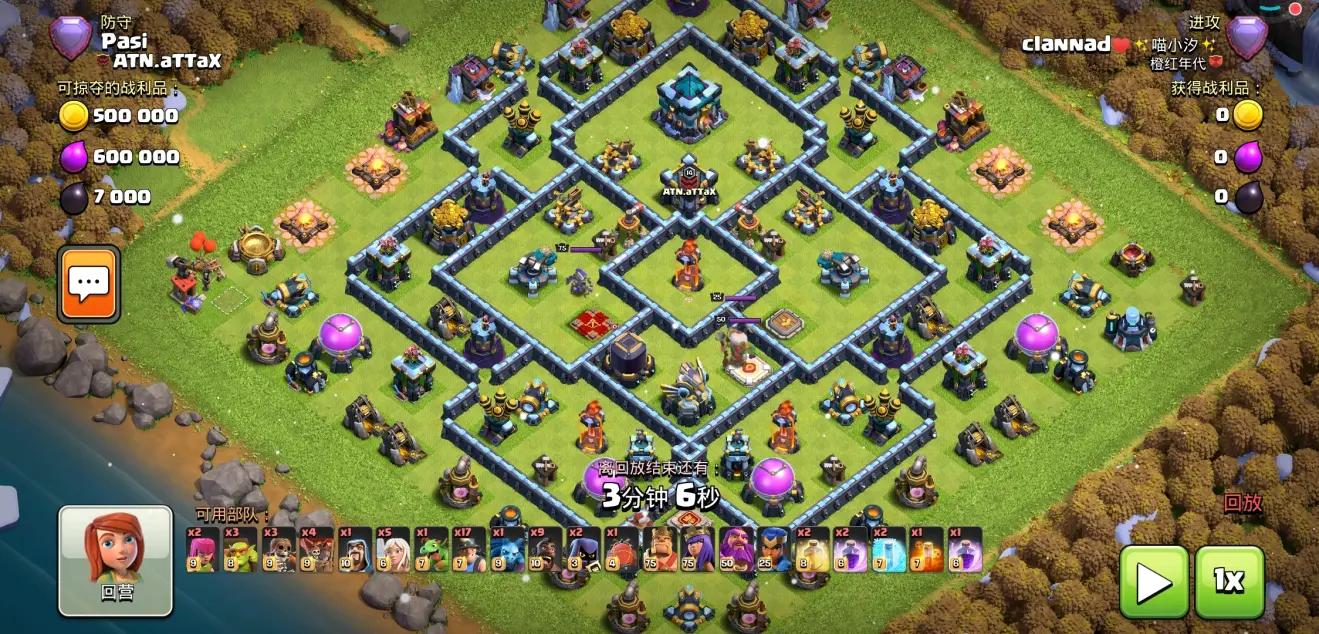
Task: Click the 回营 return home button
Action: point(115,560)
